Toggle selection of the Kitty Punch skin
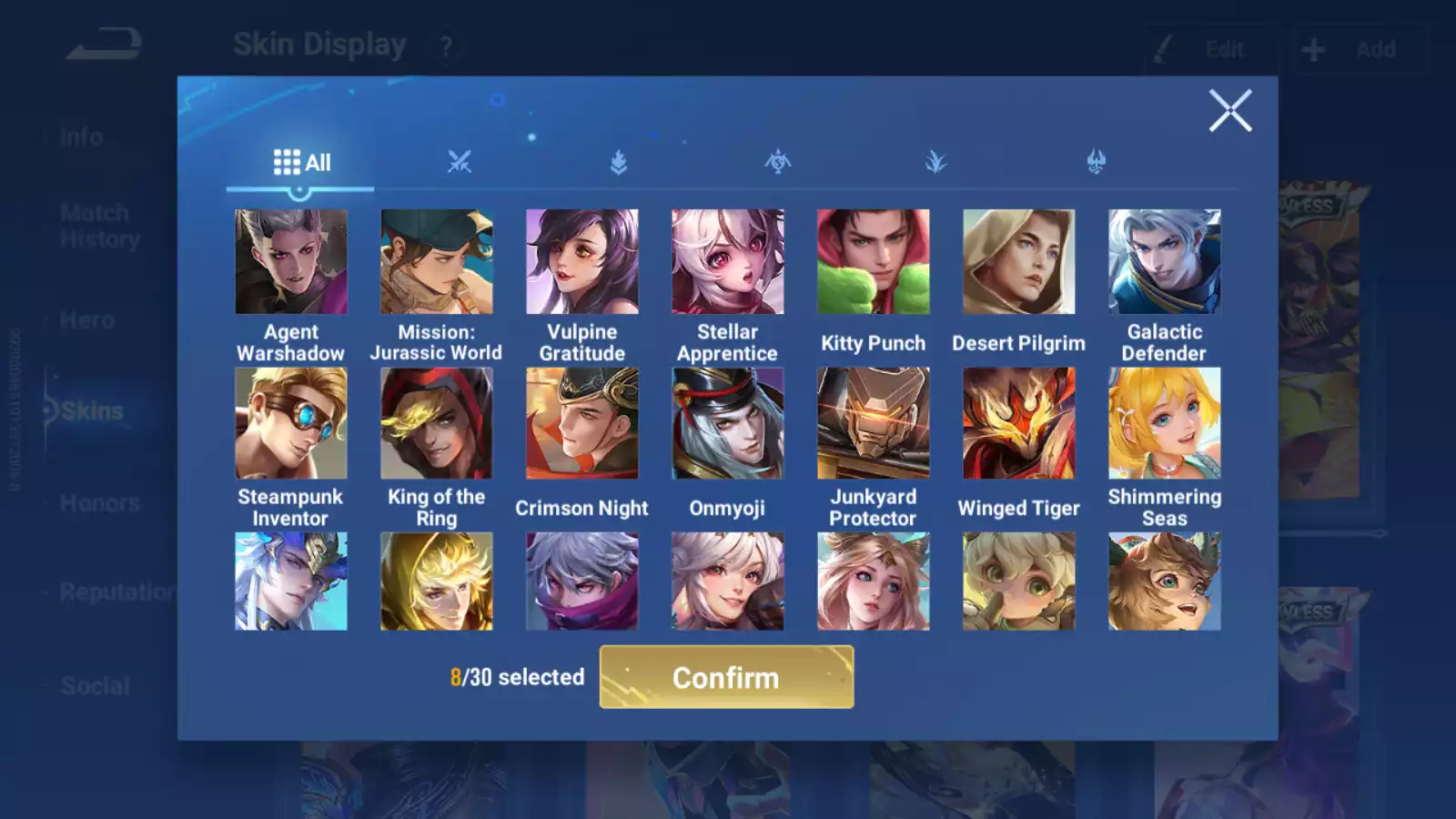The image size is (1456, 819). coord(873,261)
